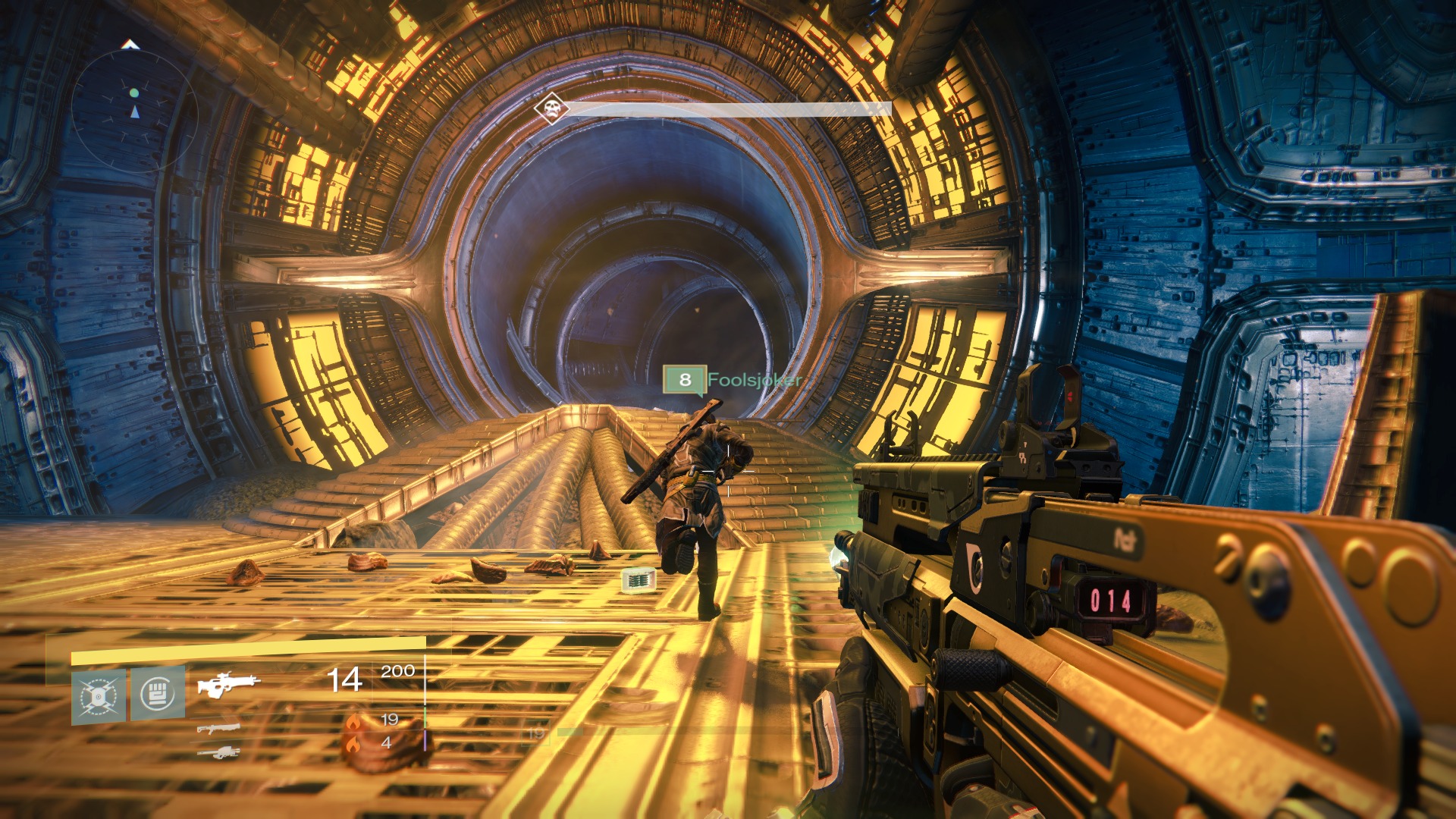Activate the fist melee ability icon
Viewport: 1456px width, 819px height.
(x=158, y=693)
